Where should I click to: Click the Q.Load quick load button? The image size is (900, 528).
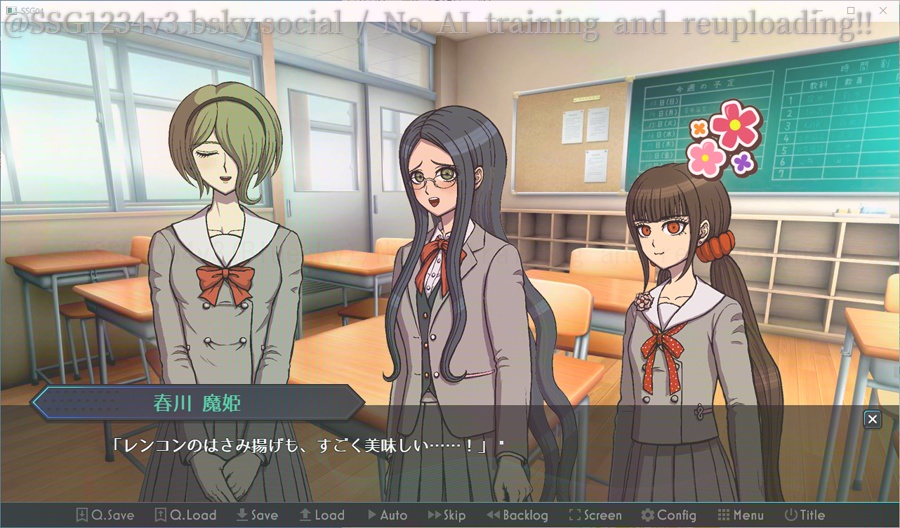[186, 515]
